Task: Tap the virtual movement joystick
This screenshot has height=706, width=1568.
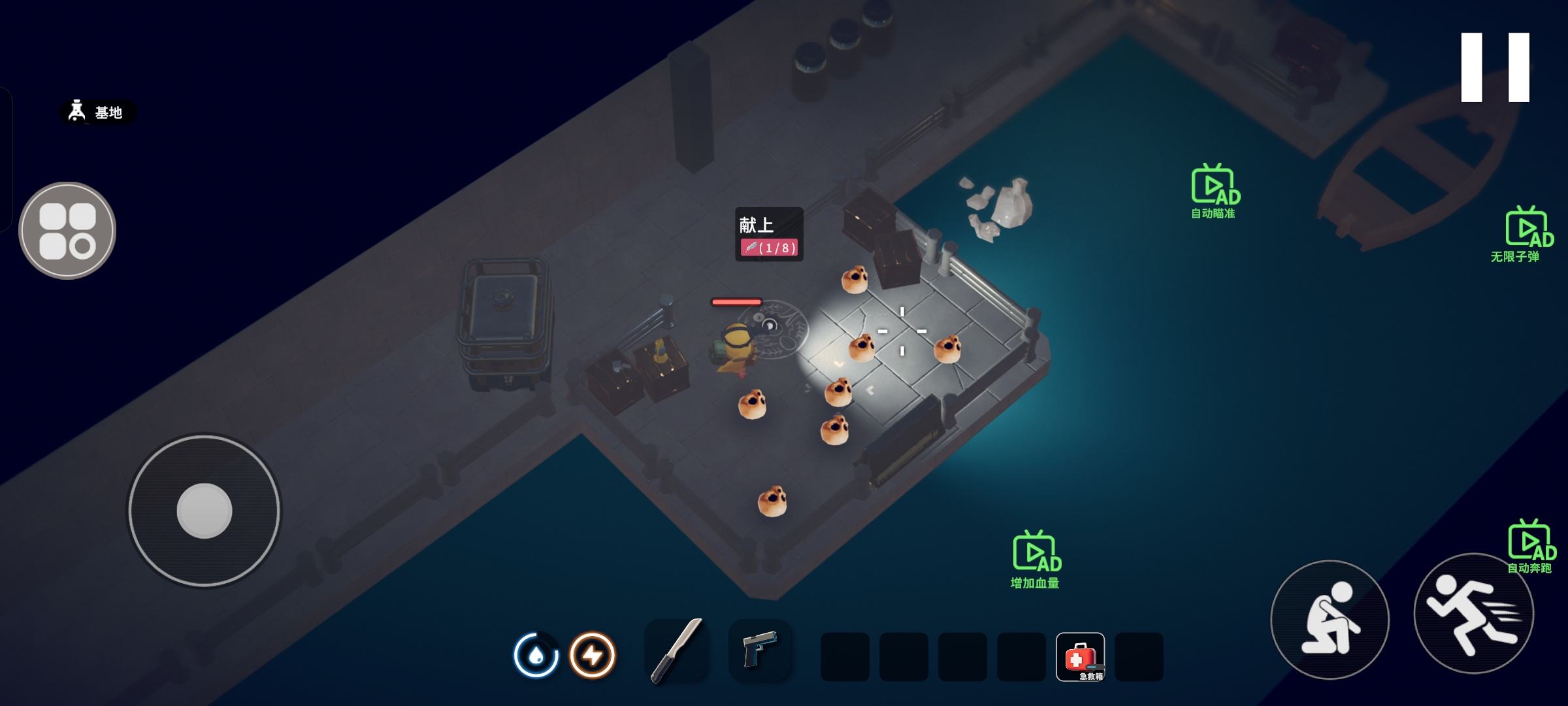Action: coord(204,511)
